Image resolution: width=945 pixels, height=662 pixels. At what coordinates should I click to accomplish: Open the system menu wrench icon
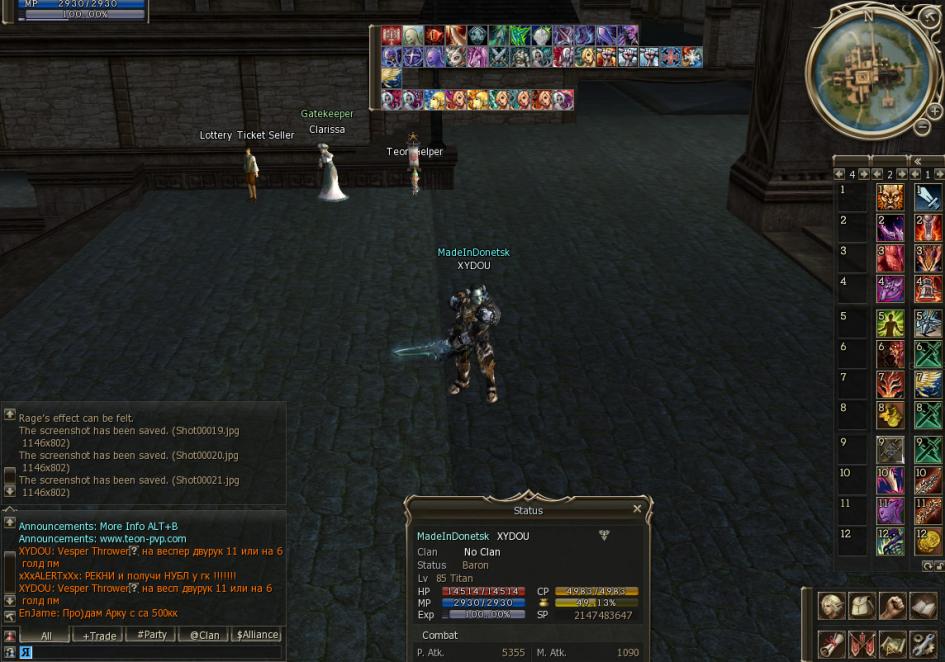(x=923, y=644)
